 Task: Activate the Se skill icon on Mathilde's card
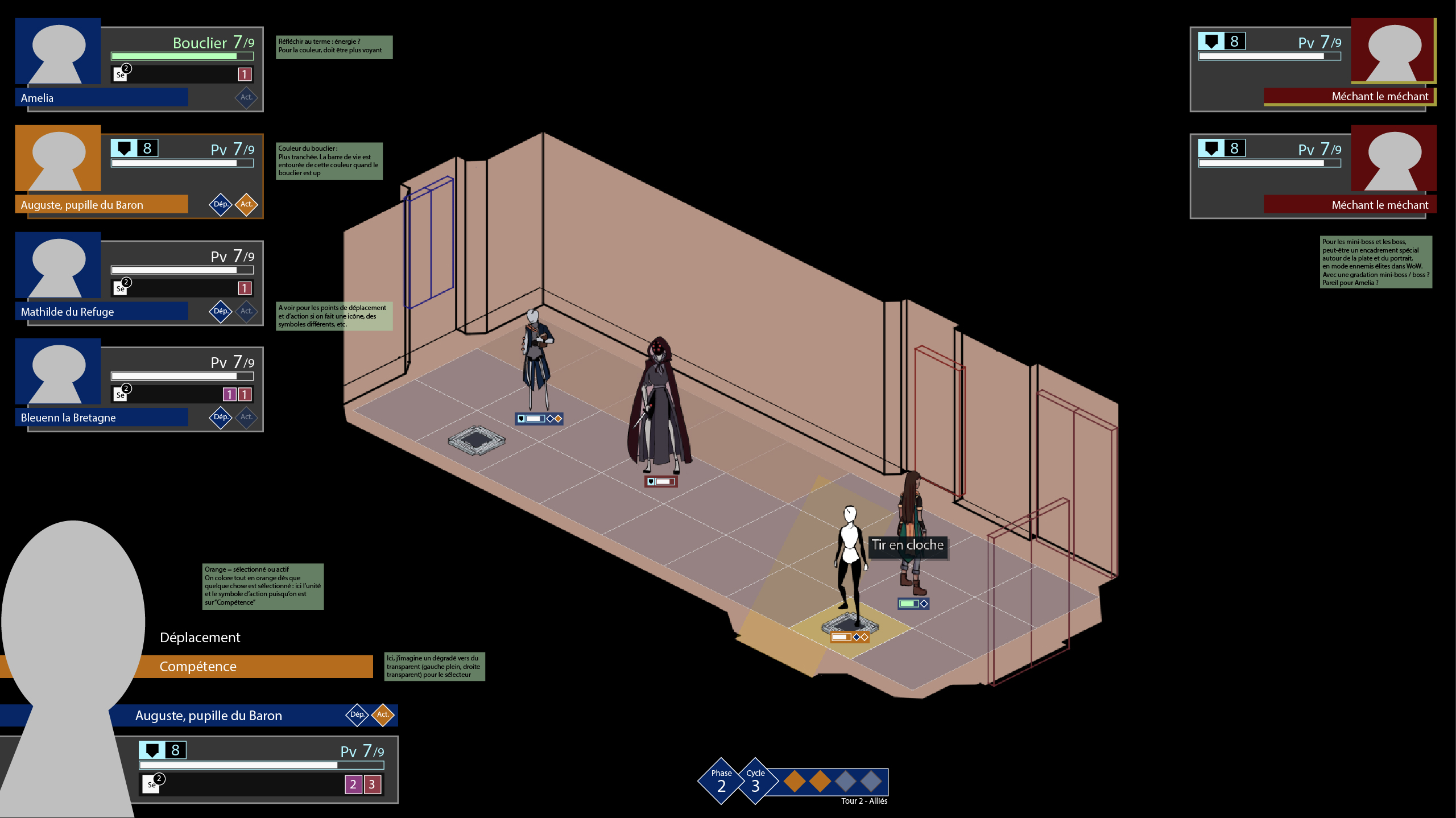click(x=121, y=288)
